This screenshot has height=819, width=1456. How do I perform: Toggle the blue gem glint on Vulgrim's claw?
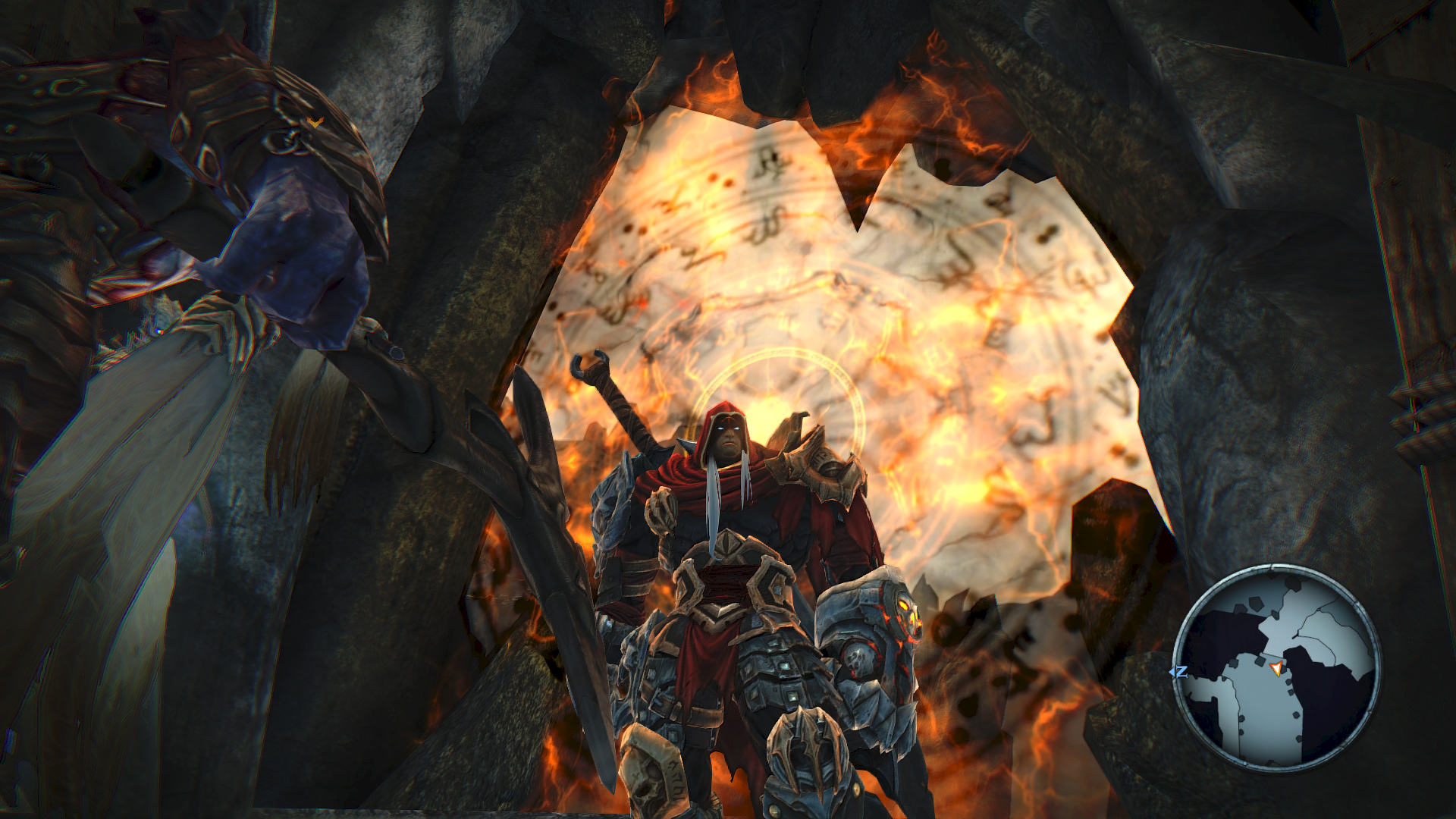pos(158,329)
